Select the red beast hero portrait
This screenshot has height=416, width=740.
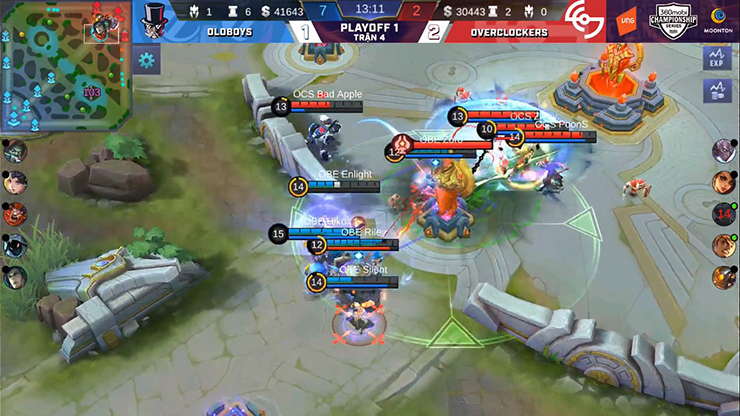pyautogui.click(x=14, y=214)
